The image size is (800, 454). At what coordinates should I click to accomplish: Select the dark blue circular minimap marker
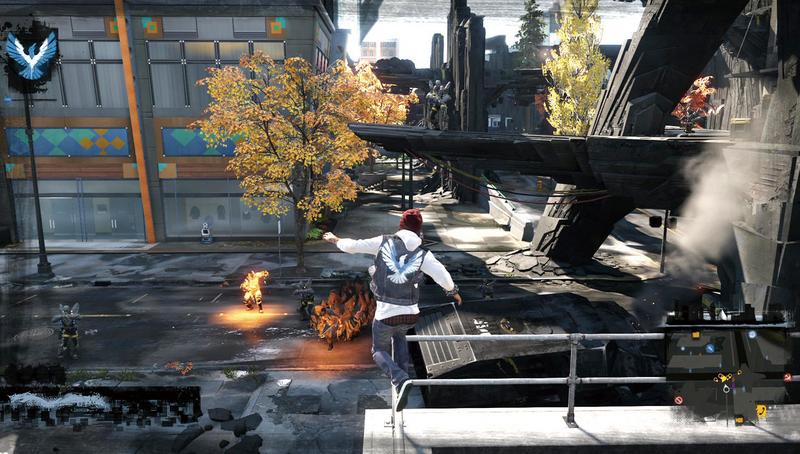click(709, 348)
